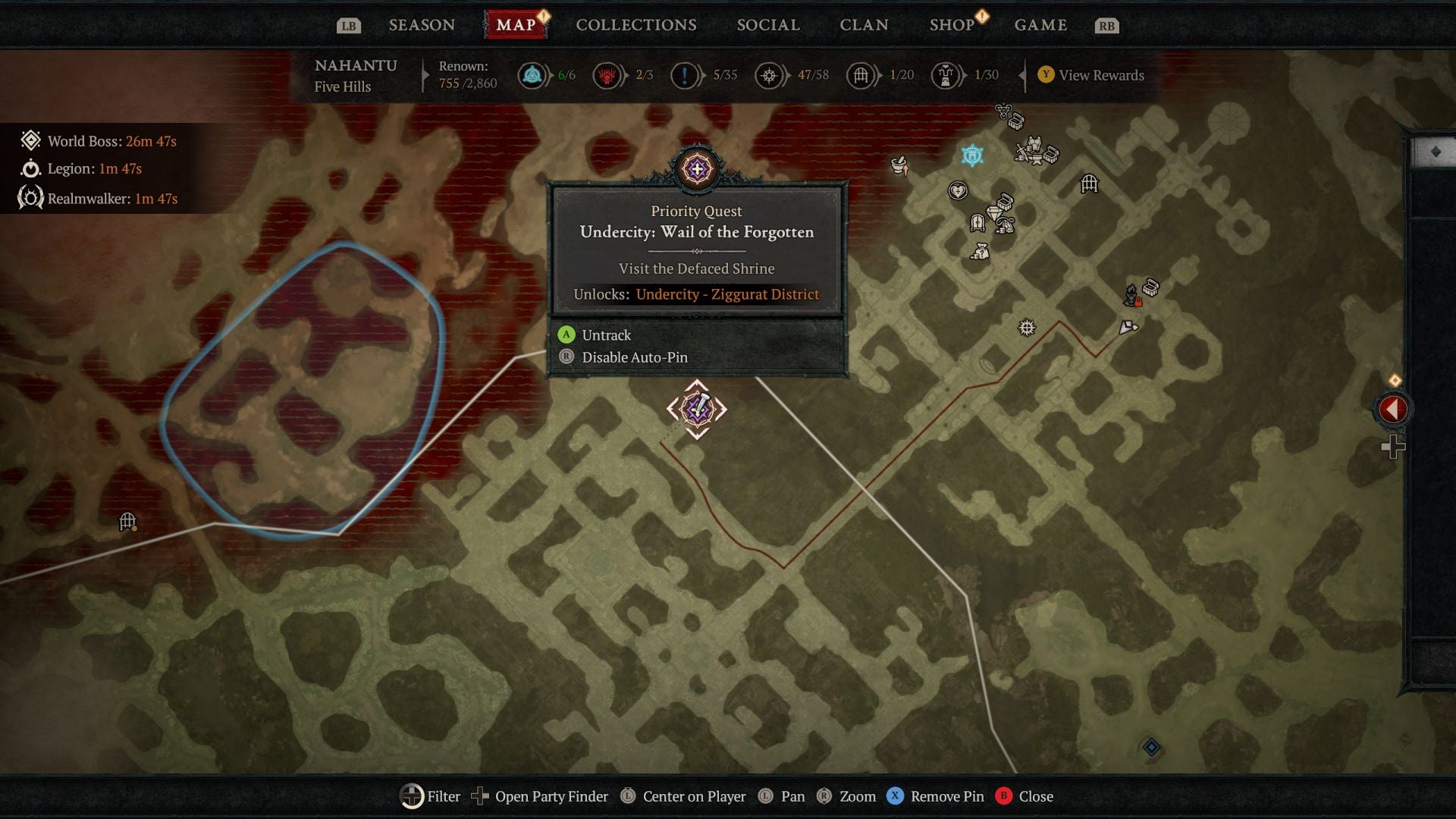1456x819 pixels.
Task: Open the SHOP menu
Action: pyautogui.click(x=952, y=24)
